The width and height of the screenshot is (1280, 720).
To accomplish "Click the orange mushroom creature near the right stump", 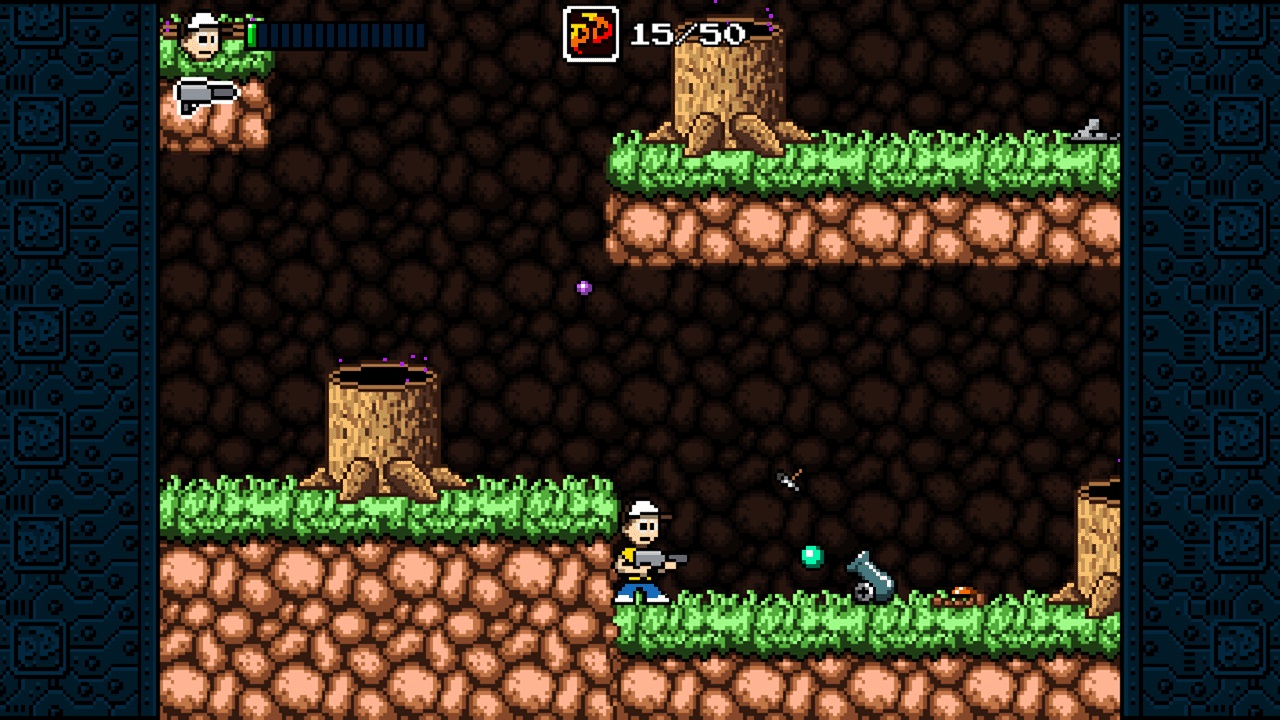I will pos(960,594).
